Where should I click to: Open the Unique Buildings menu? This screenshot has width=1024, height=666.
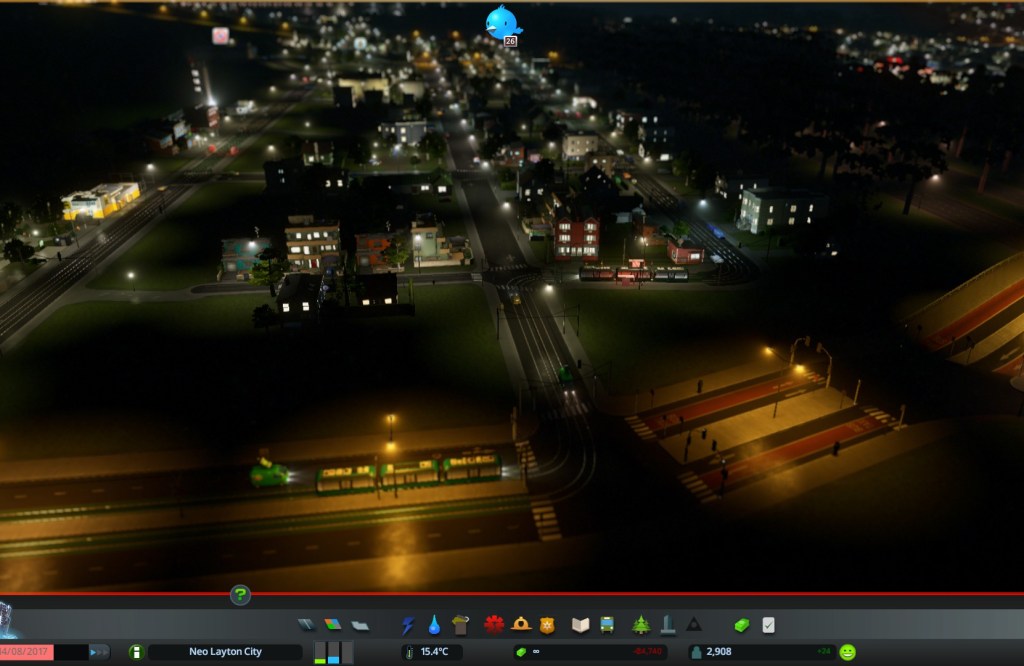tap(667, 625)
